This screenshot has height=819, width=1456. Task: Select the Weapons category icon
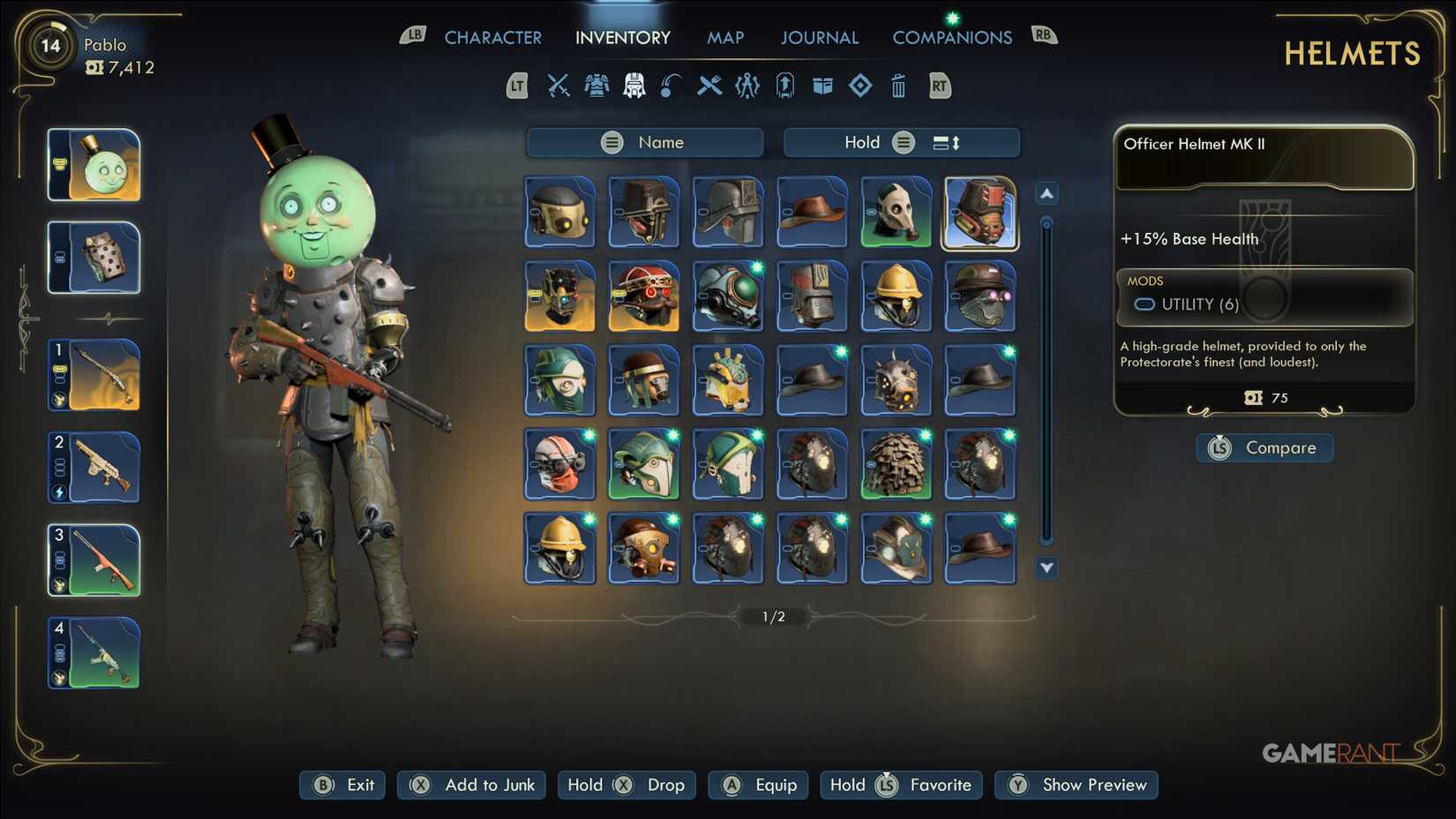point(557,86)
